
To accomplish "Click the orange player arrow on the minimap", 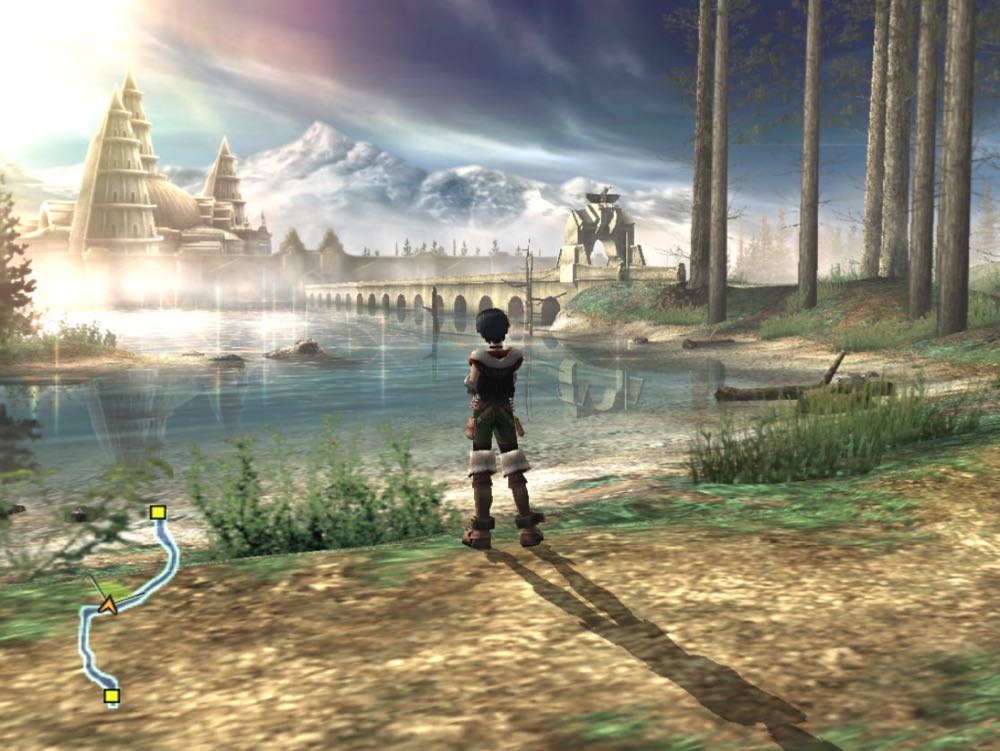I will click(107, 604).
